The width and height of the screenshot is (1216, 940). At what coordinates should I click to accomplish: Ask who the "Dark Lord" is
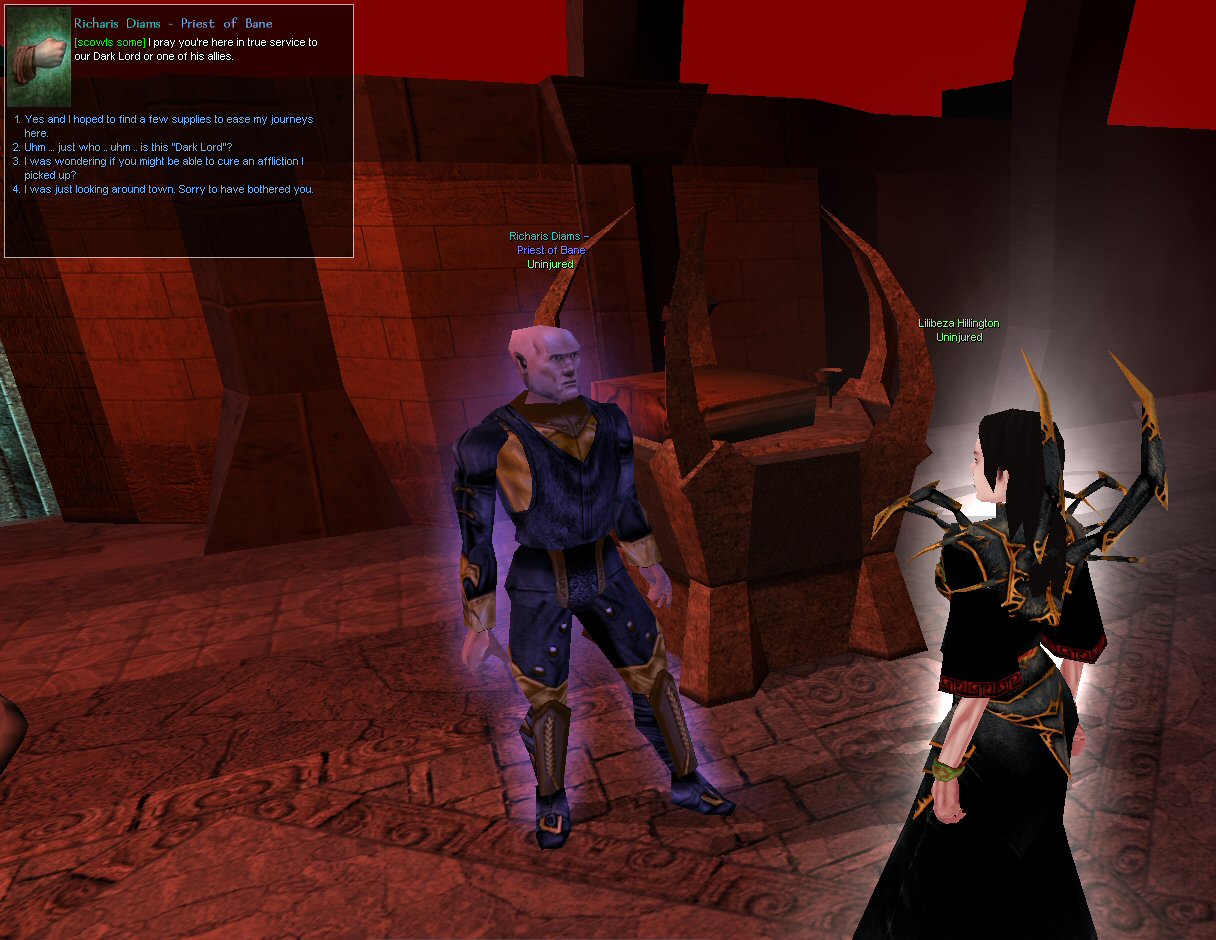128,147
